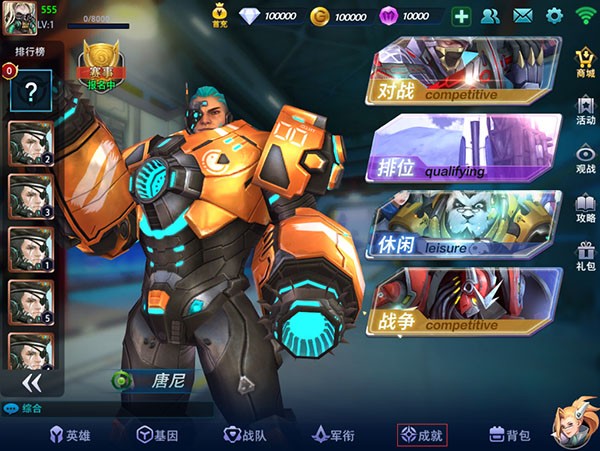Open the gear settings icon

pos(554,16)
